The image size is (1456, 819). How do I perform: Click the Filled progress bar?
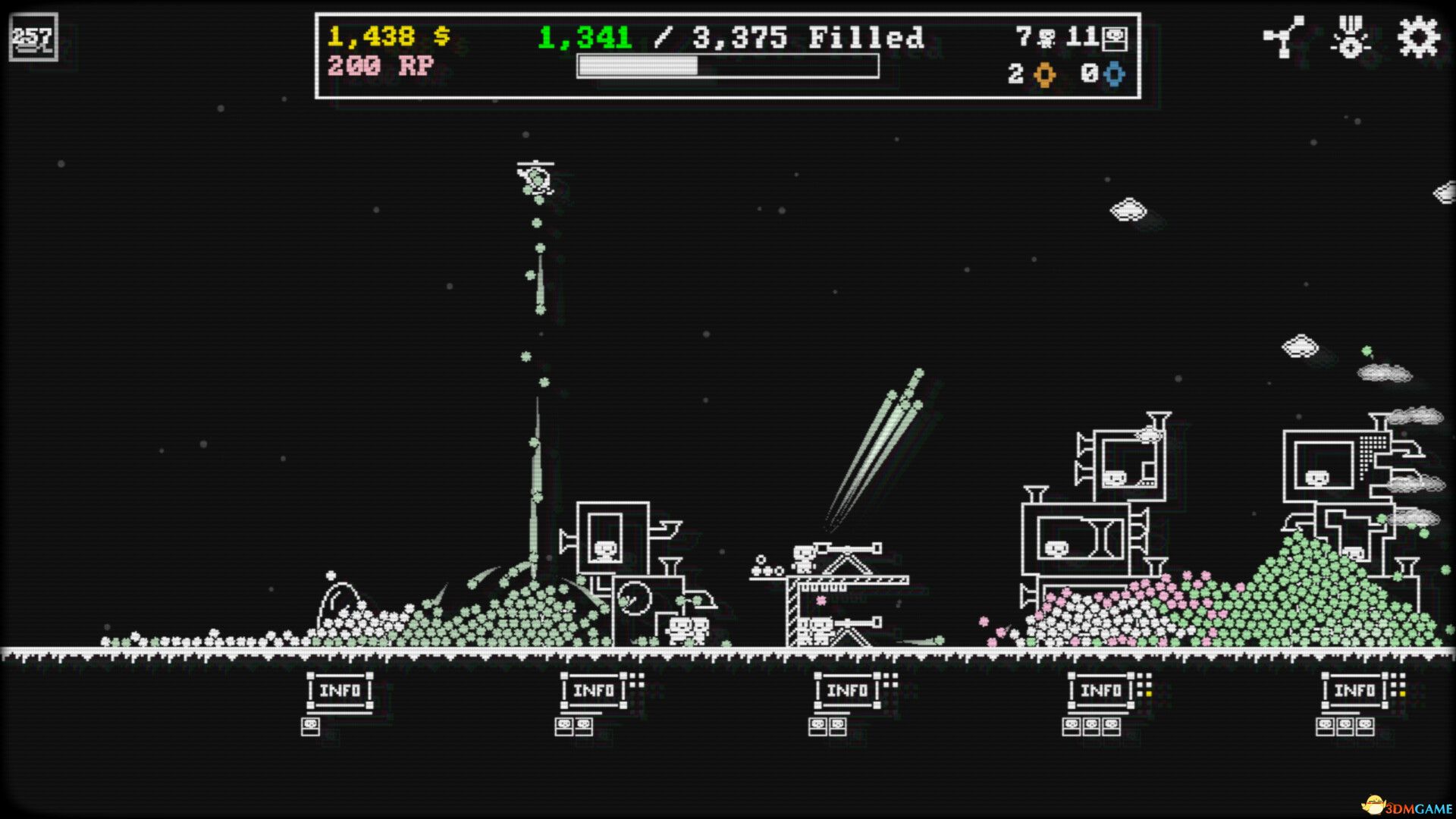(x=728, y=68)
